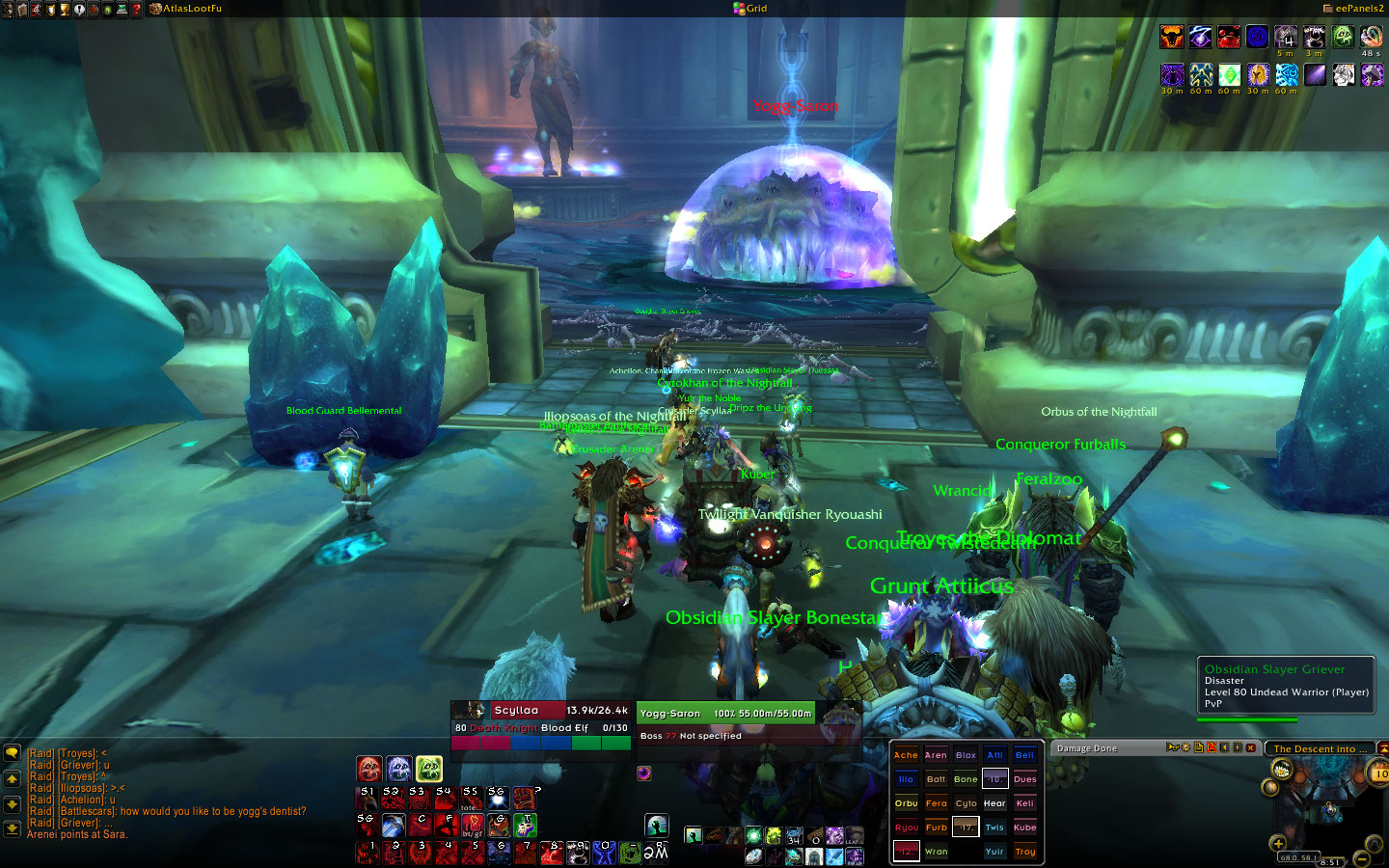Zoom out on the minimap
This screenshot has width=1389, height=868.
[x=1362, y=857]
